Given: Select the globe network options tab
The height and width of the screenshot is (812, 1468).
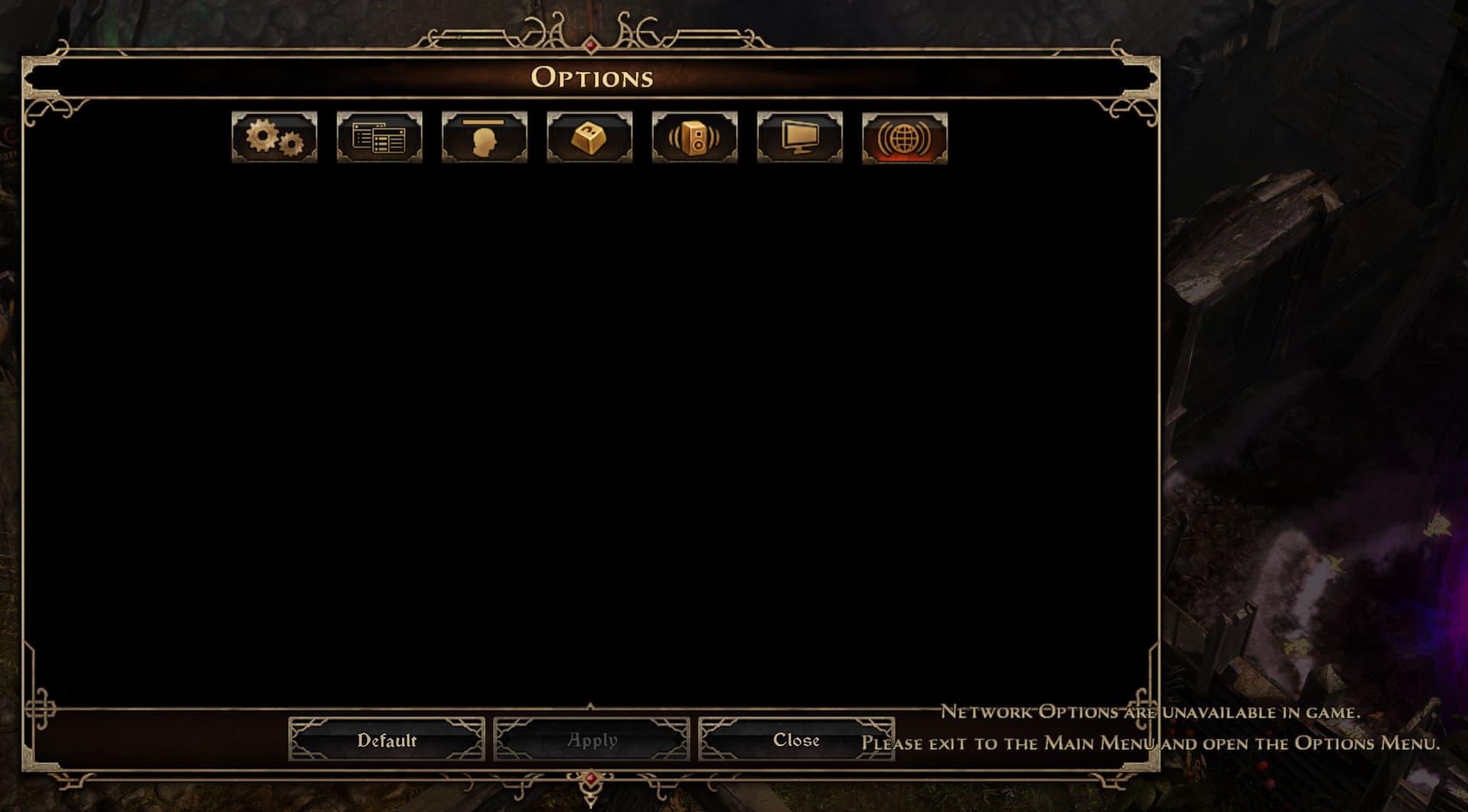Looking at the screenshot, I should (905, 138).
